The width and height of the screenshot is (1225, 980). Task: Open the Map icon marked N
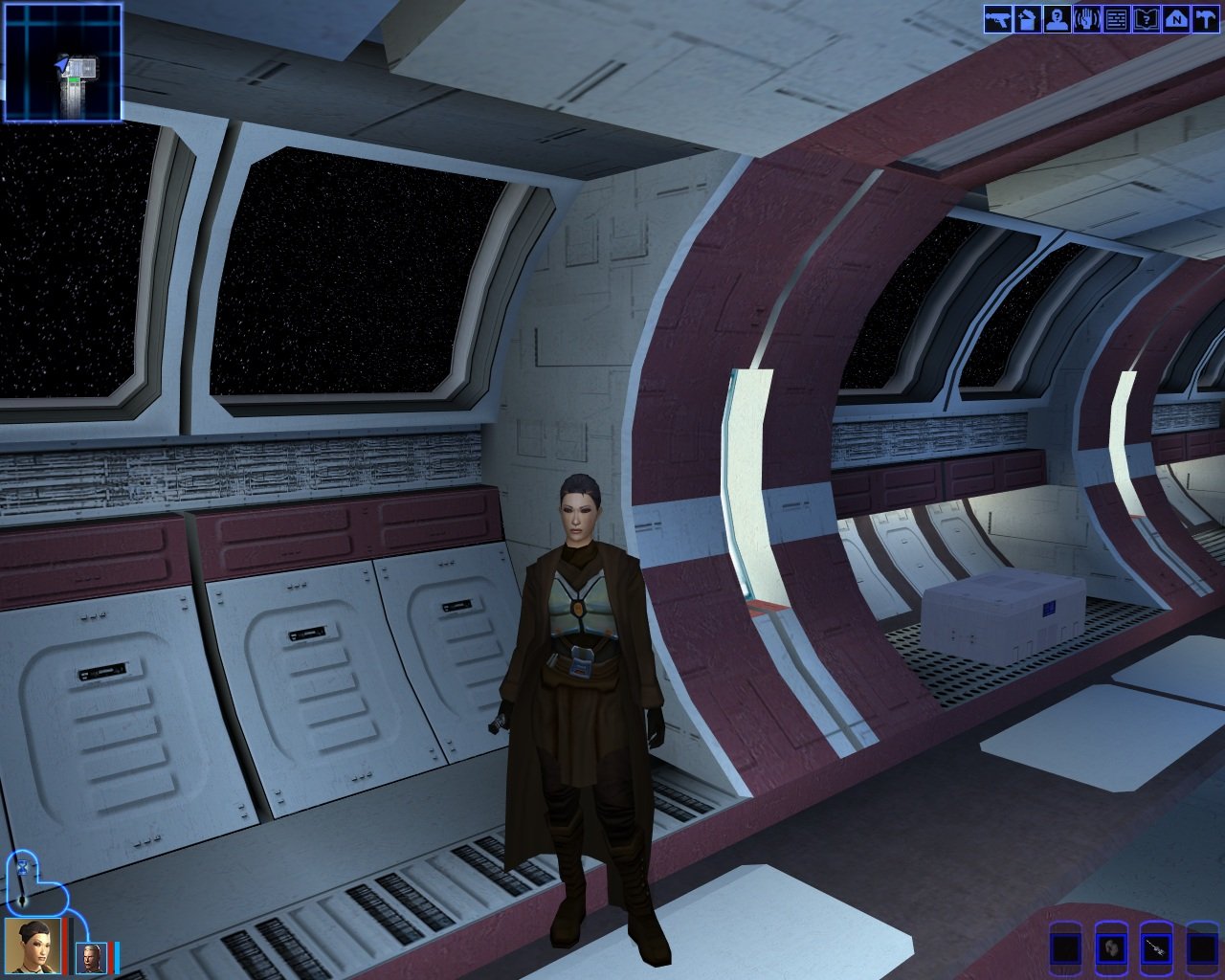(1175, 18)
